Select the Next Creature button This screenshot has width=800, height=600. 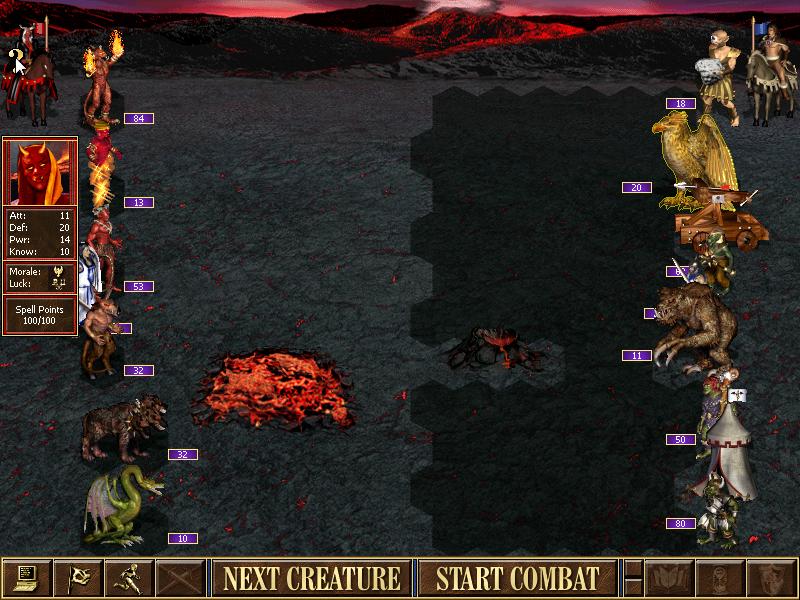[311, 578]
